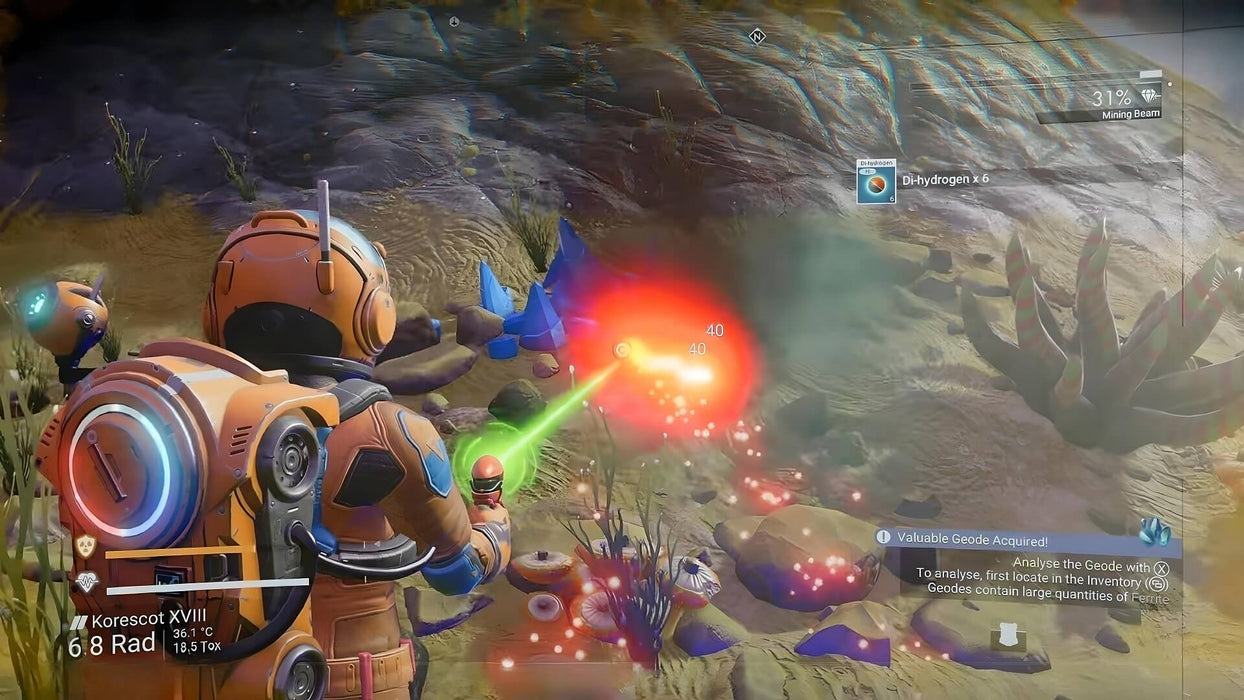The height and width of the screenshot is (700, 1244).
Task: Click the blue geode crystal icon
Action: [x=1154, y=531]
